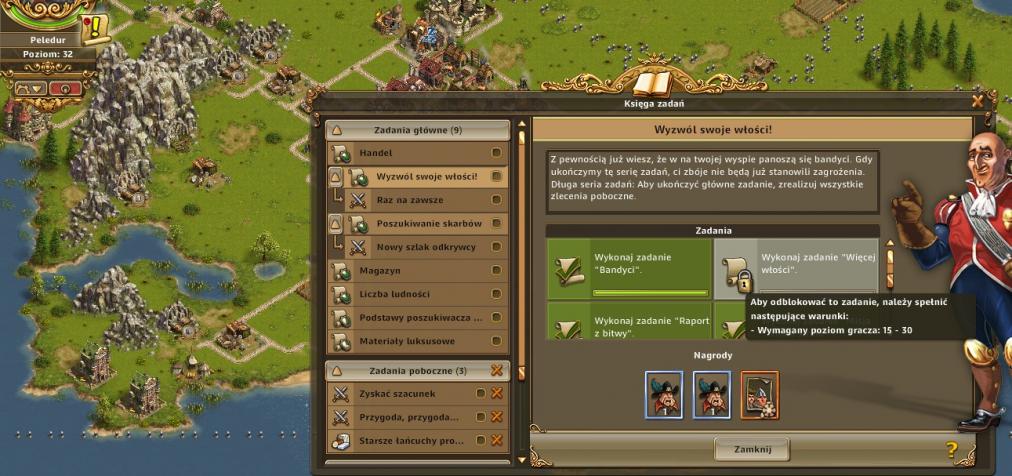Open help with the question mark icon

click(x=951, y=450)
